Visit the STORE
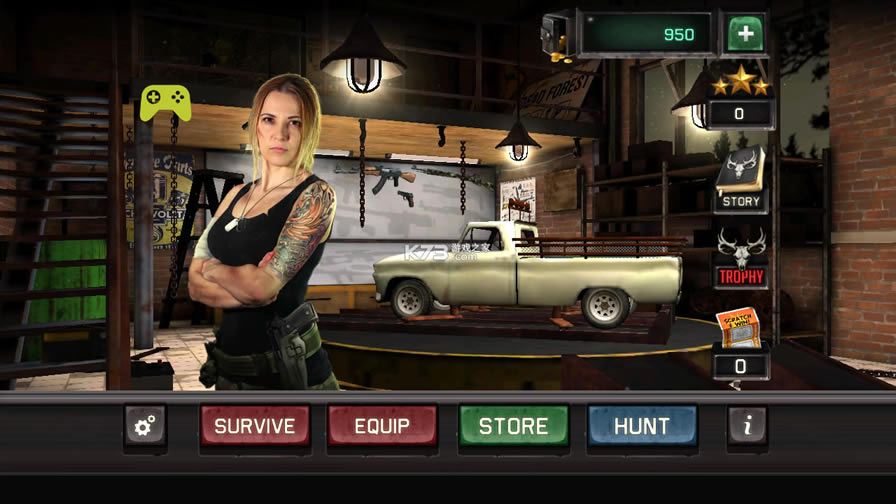The height and width of the screenshot is (504, 896). coord(513,426)
